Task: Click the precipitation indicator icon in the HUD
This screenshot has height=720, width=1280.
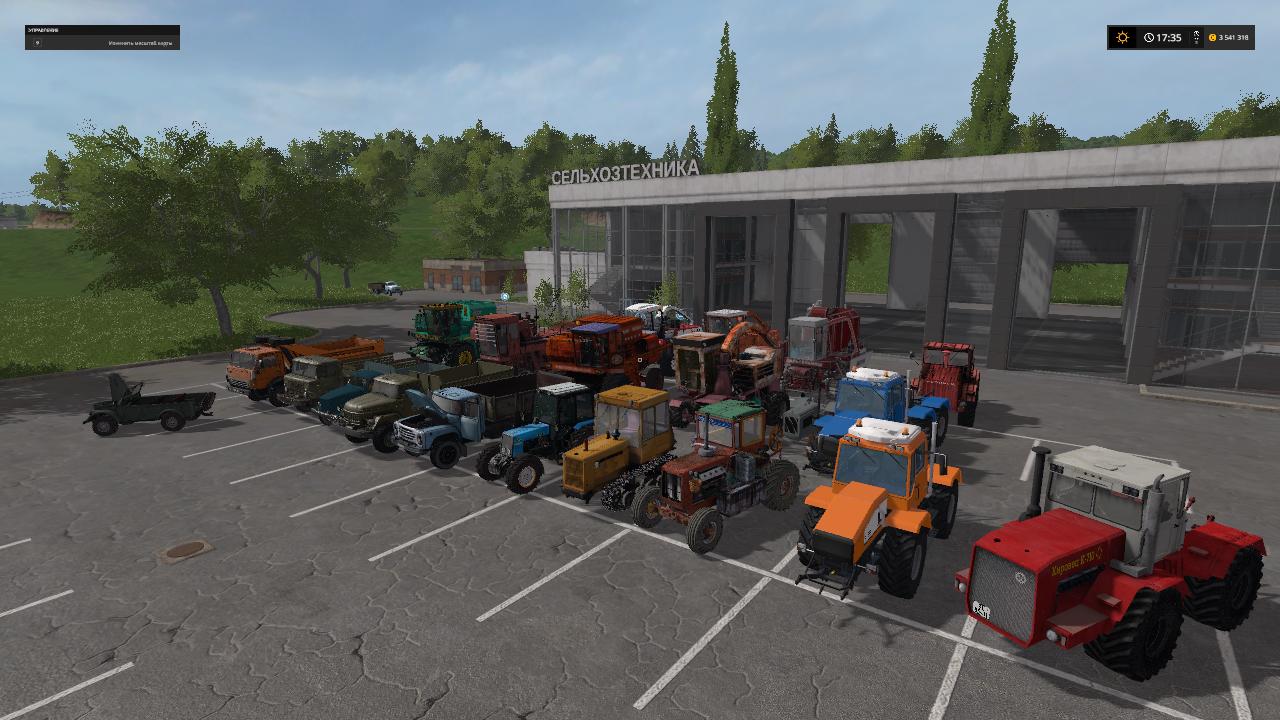Action: click(x=1196, y=37)
